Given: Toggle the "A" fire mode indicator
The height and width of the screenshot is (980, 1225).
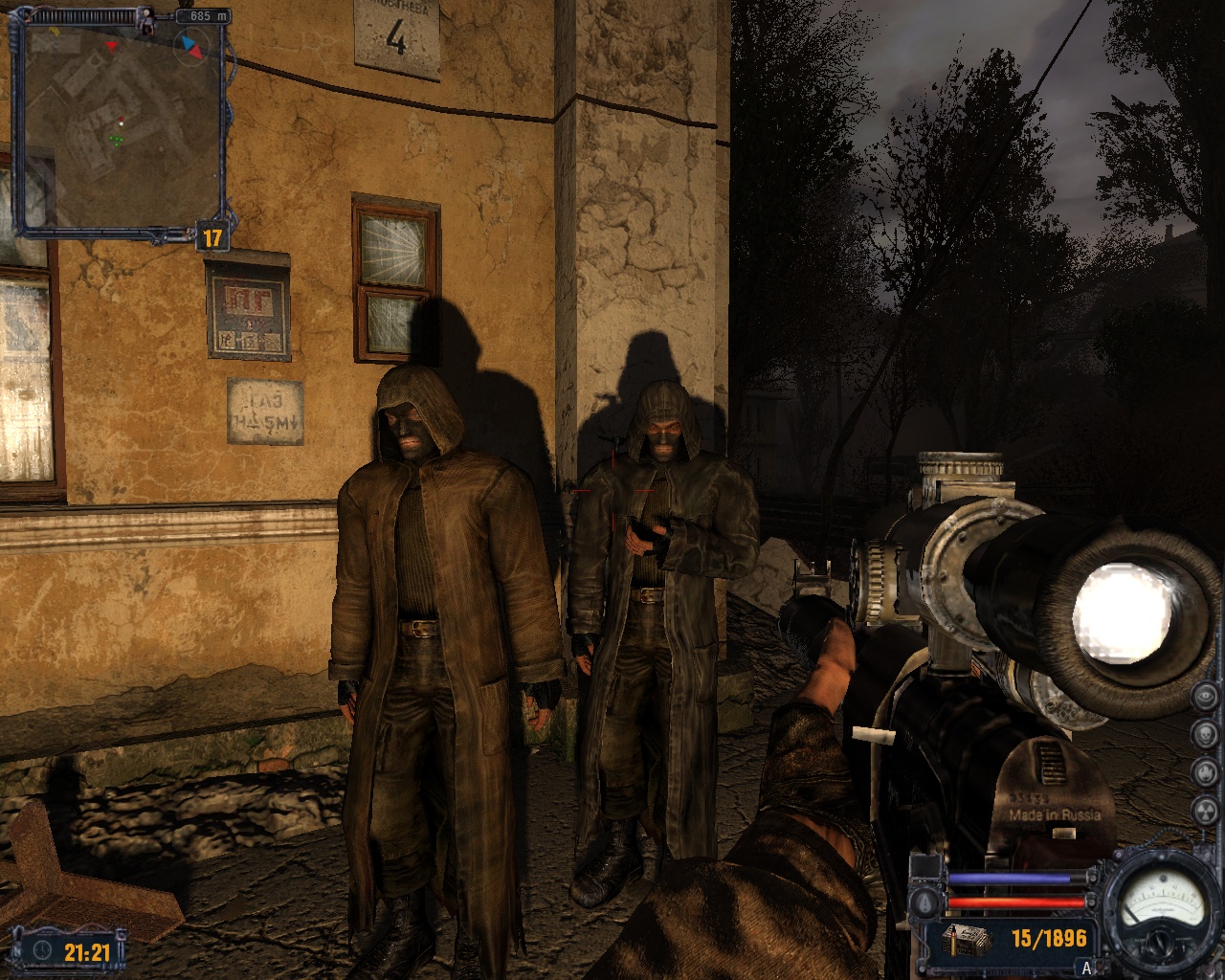Looking at the screenshot, I should point(1086,967).
